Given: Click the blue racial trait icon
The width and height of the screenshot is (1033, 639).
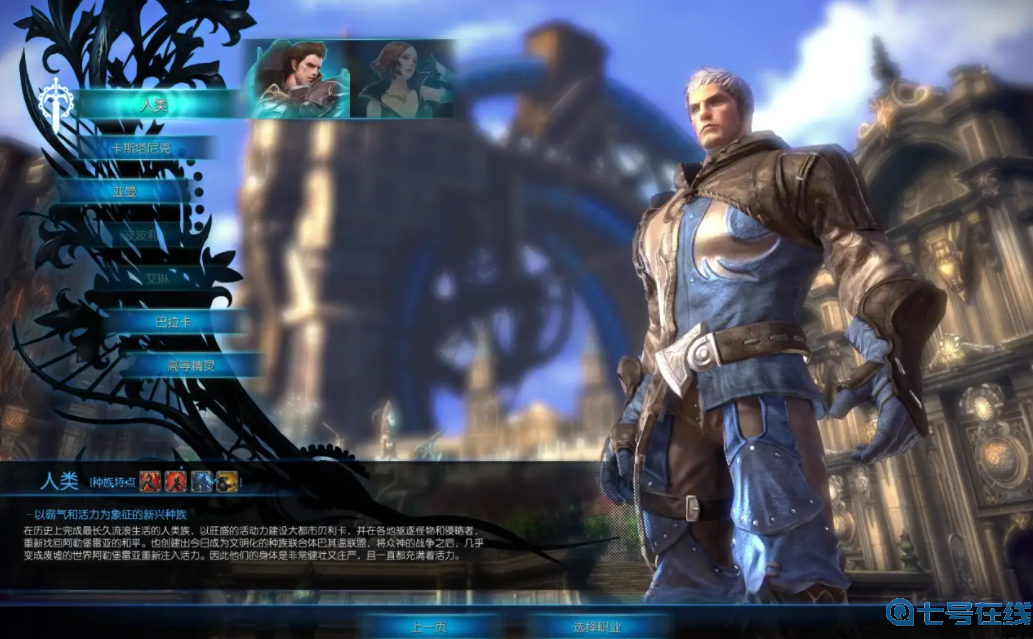Looking at the screenshot, I should (203, 481).
